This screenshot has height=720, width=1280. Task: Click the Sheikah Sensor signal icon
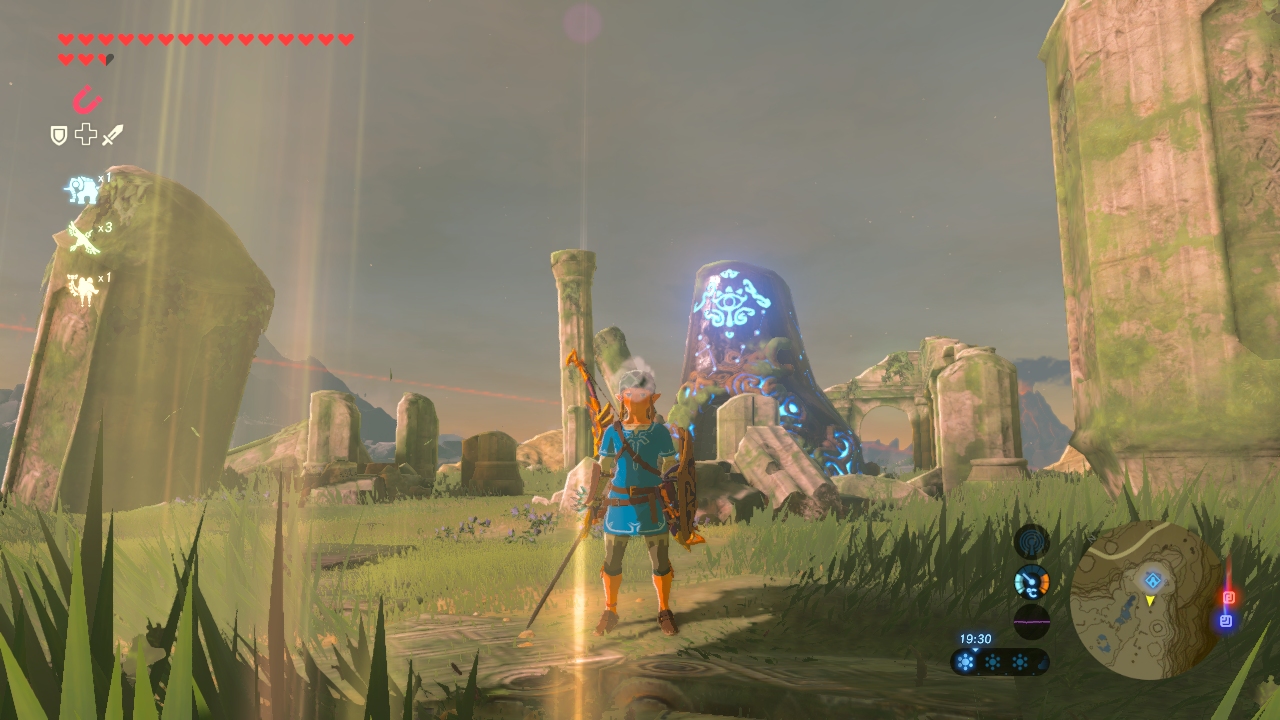coord(1031,542)
